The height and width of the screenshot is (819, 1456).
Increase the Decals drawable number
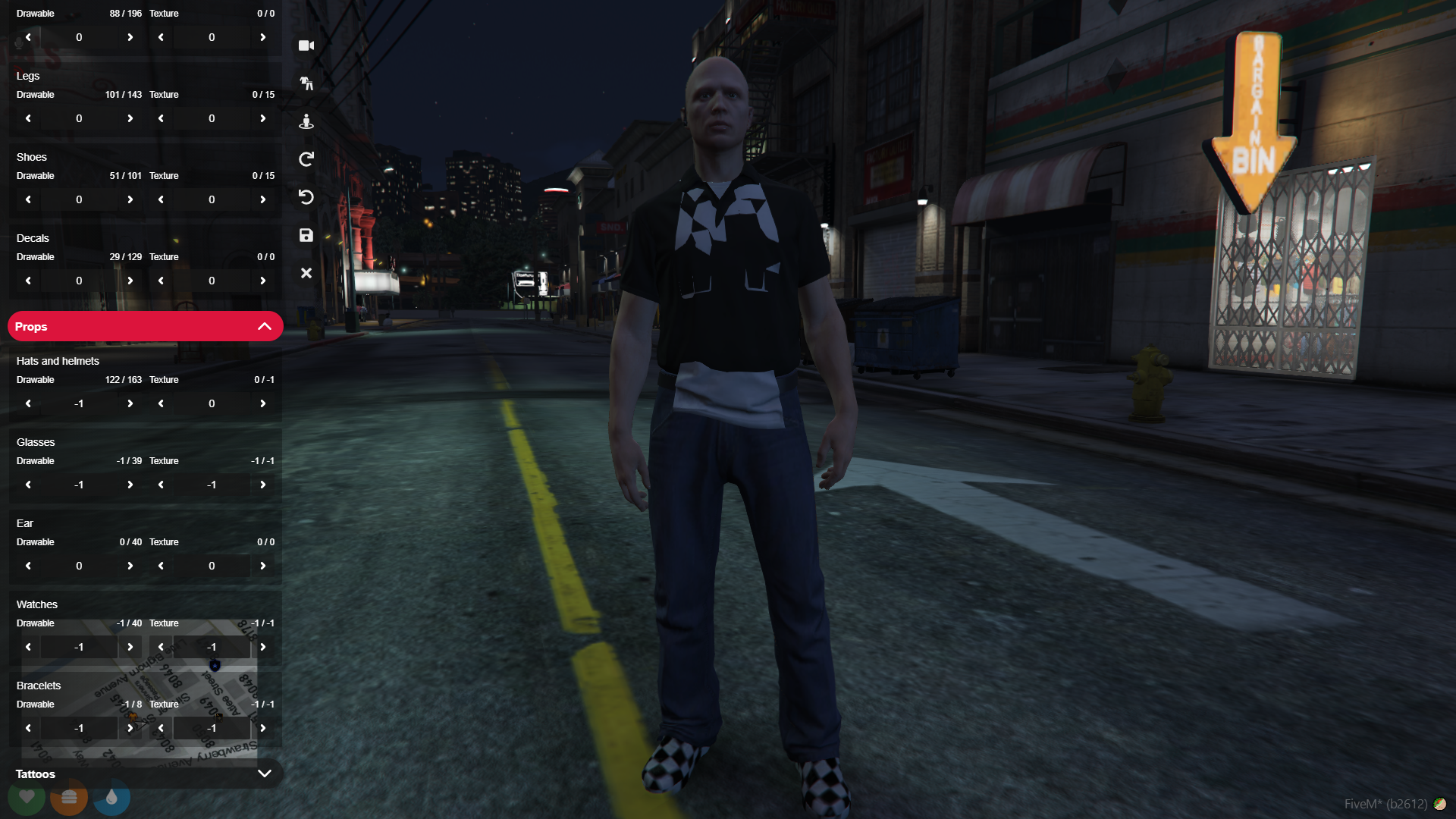click(130, 281)
